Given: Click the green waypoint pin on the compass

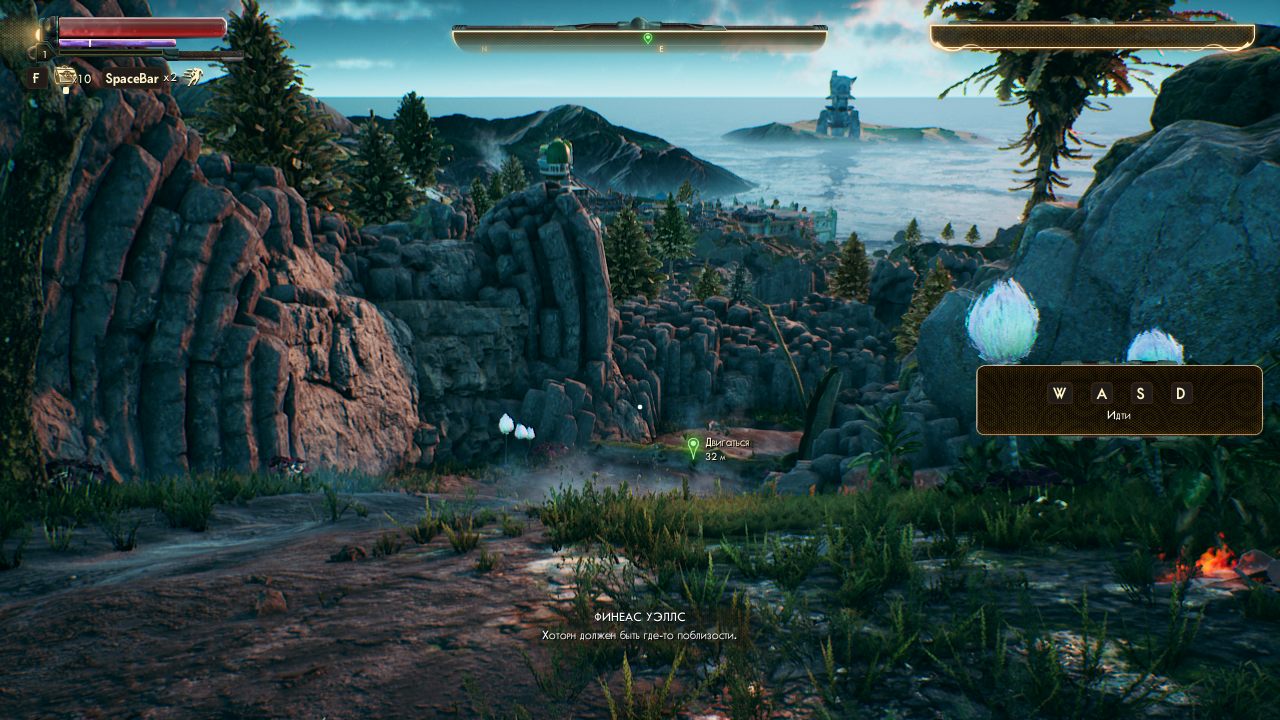Looking at the screenshot, I should pyautogui.click(x=648, y=38).
